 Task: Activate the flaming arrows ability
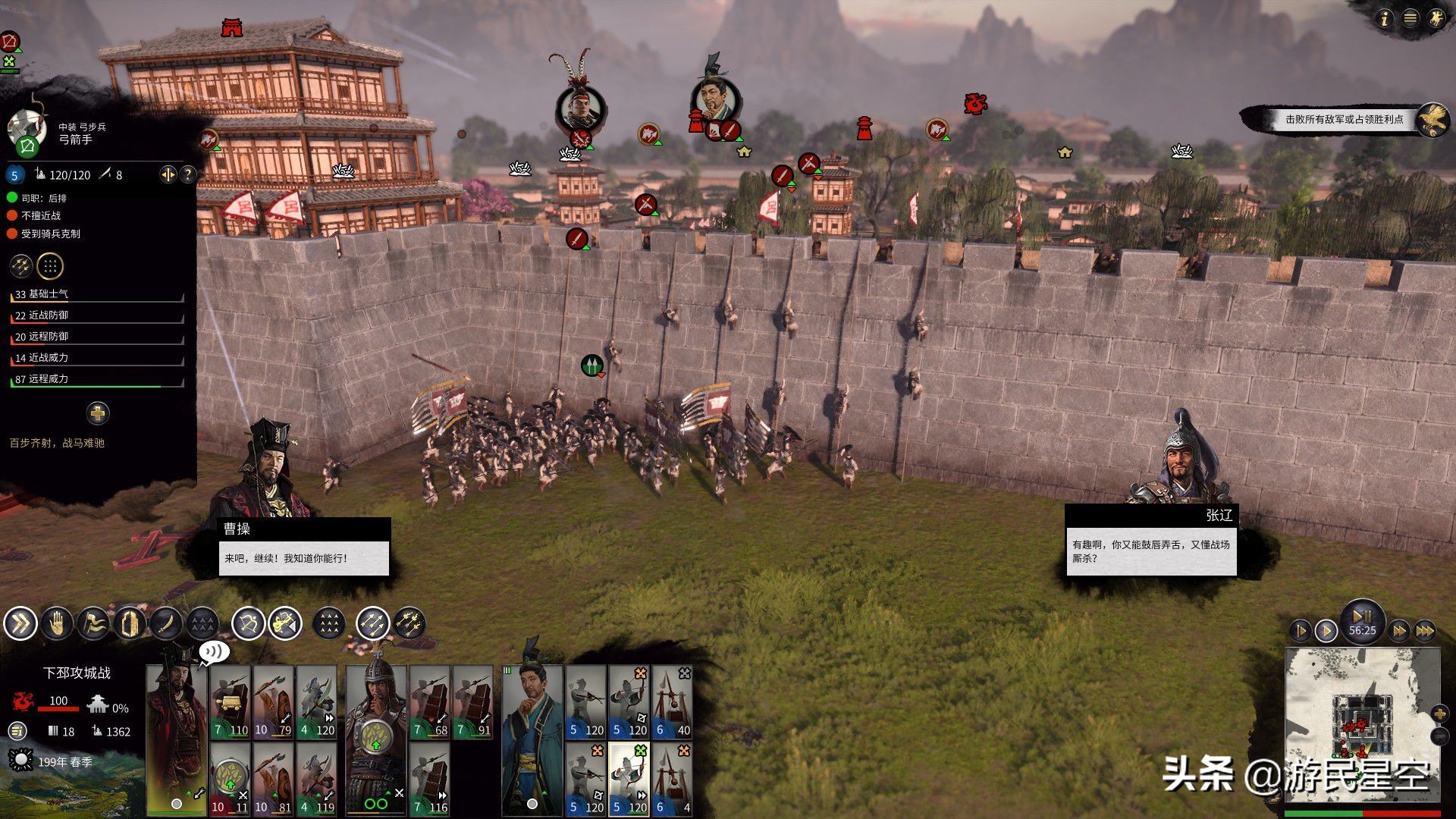point(409,624)
